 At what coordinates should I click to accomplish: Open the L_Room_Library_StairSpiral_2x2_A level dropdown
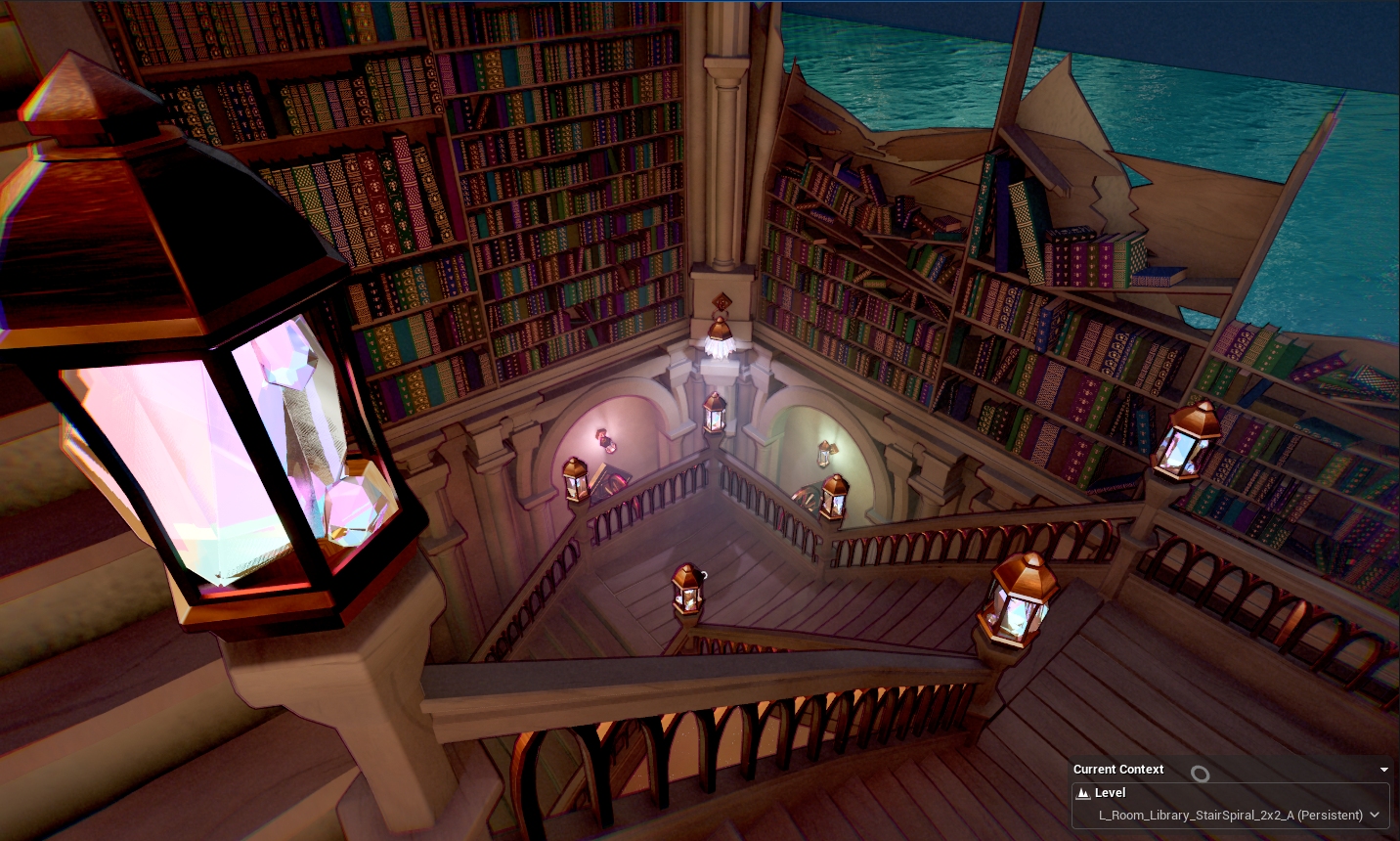pos(1375,815)
